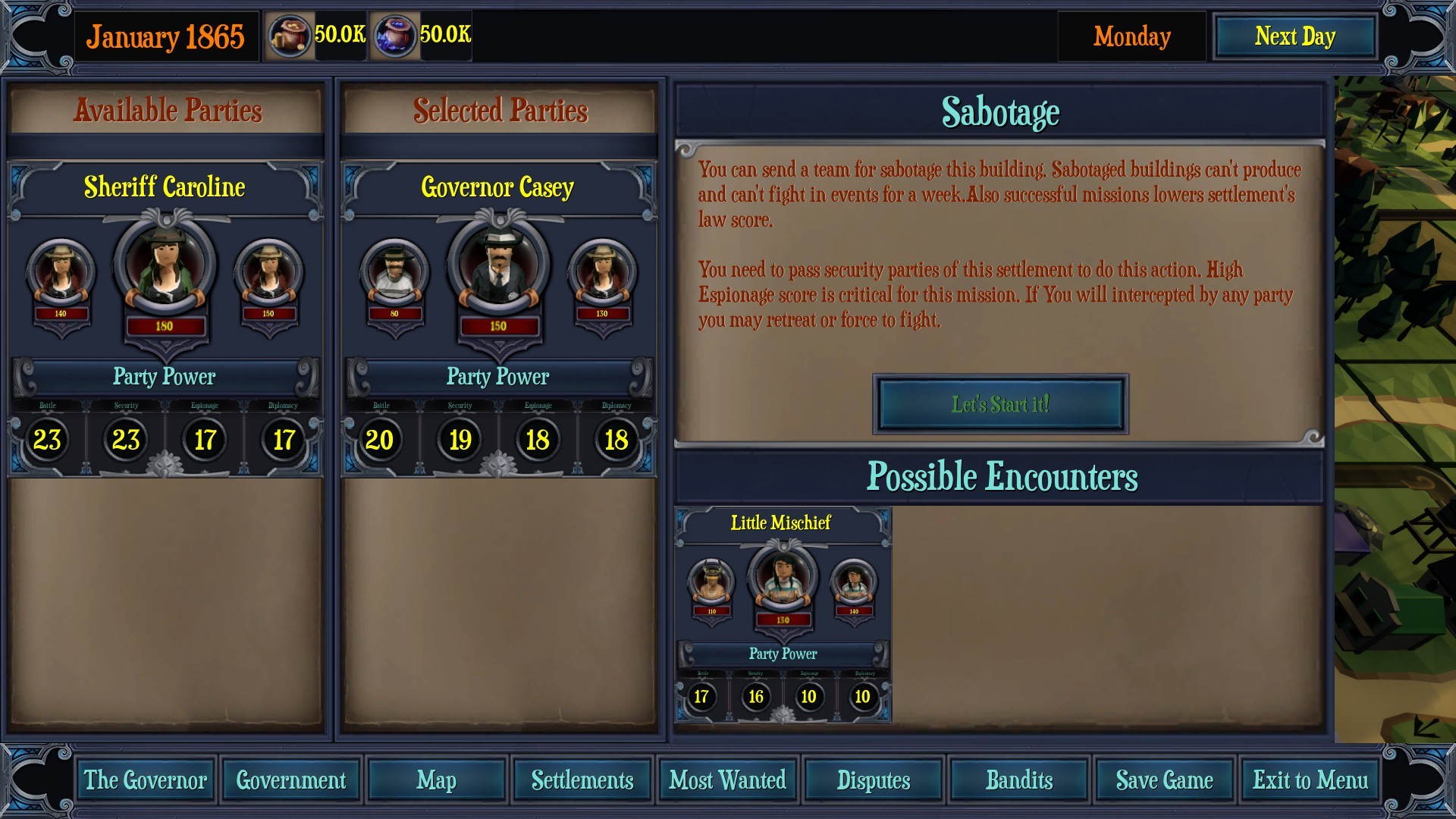Advance time with the Next Day button
Viewport: 1456px width, 819px height.
(x=1294, y=35)
